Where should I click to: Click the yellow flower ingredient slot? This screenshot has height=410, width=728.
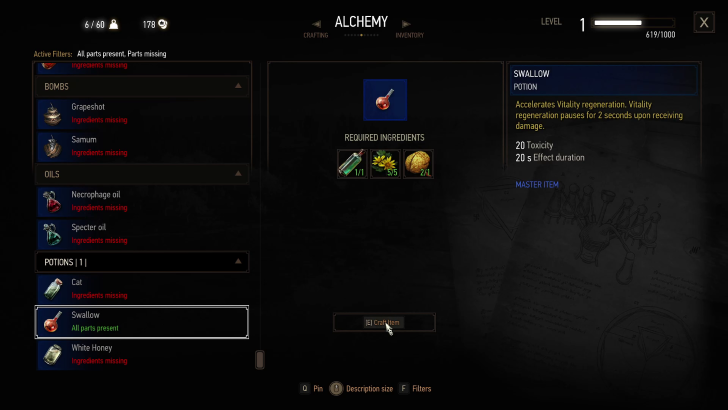(x=385, y=164)
